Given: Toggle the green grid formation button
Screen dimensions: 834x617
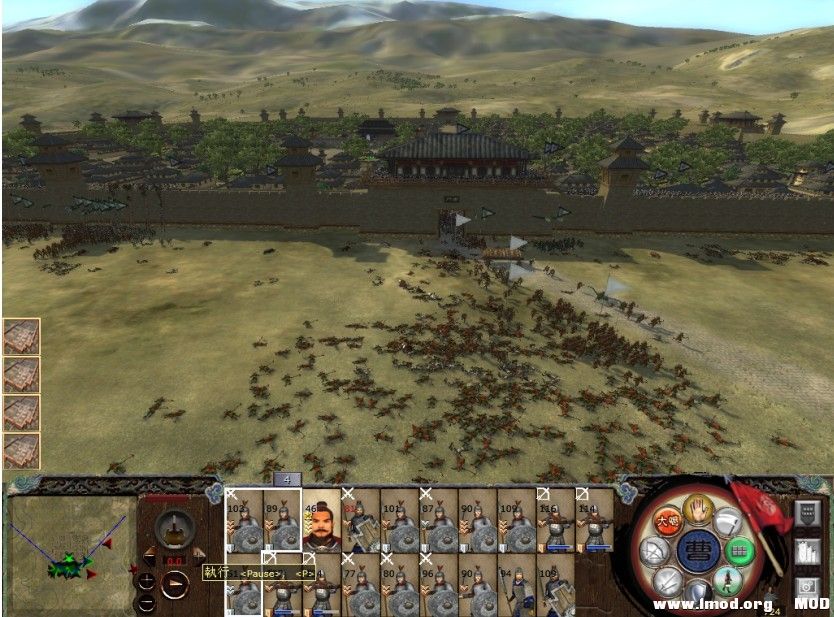Looking at the screenshot, I should pyautogui.click(x=740, y=550).
